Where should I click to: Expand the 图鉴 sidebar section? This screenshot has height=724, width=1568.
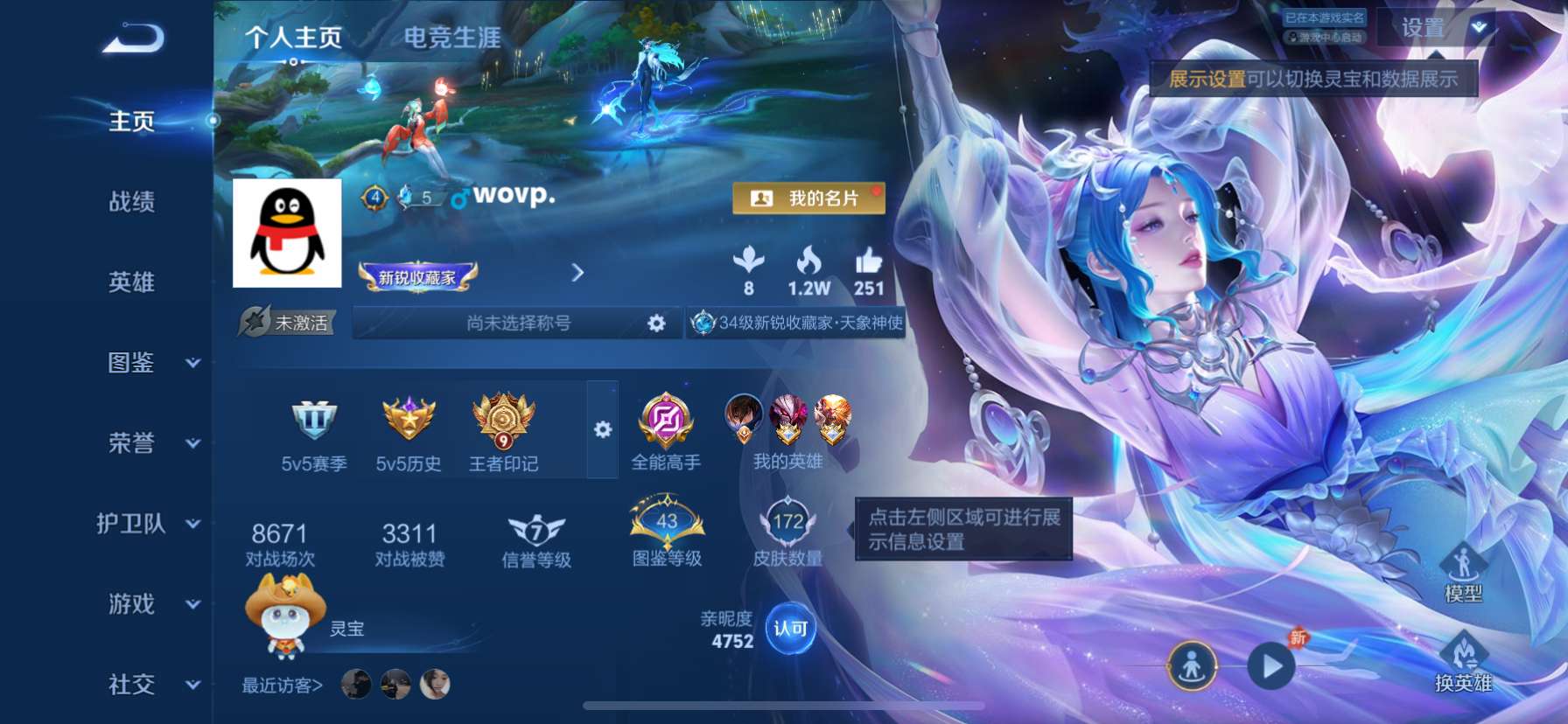click(x=131, y=364)
